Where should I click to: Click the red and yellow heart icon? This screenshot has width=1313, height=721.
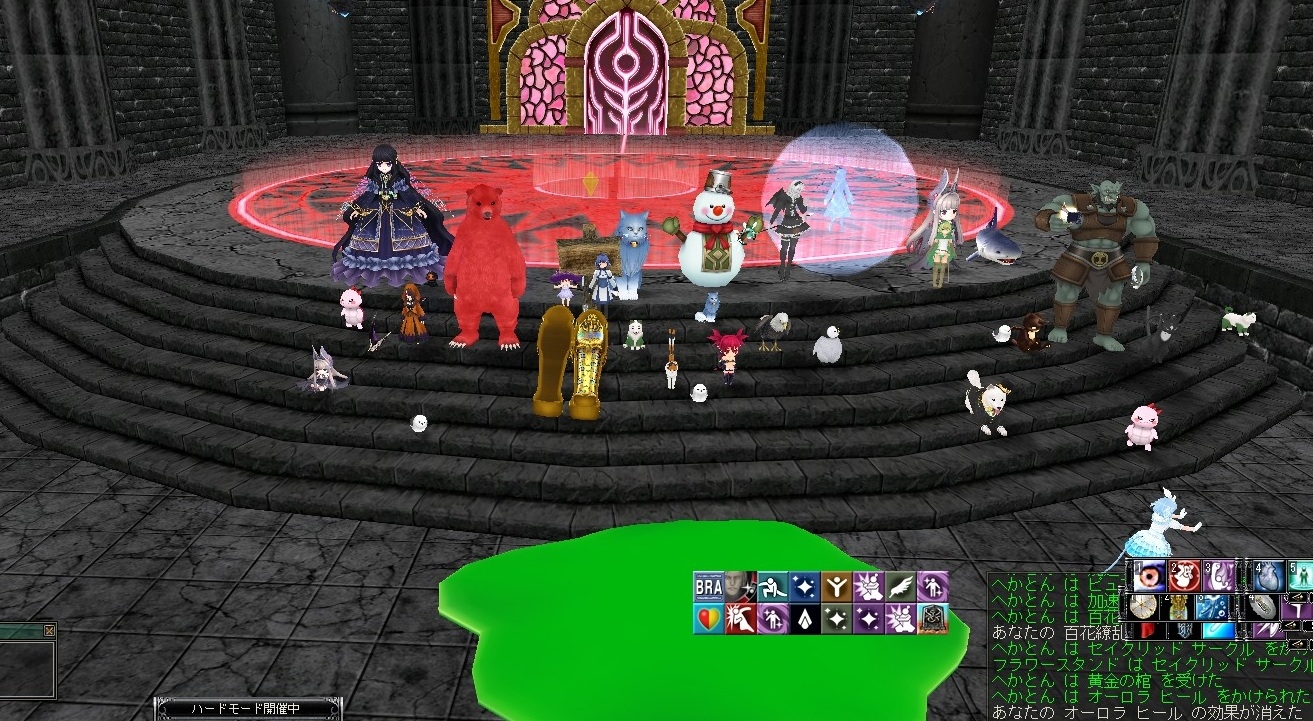[708, 619]
